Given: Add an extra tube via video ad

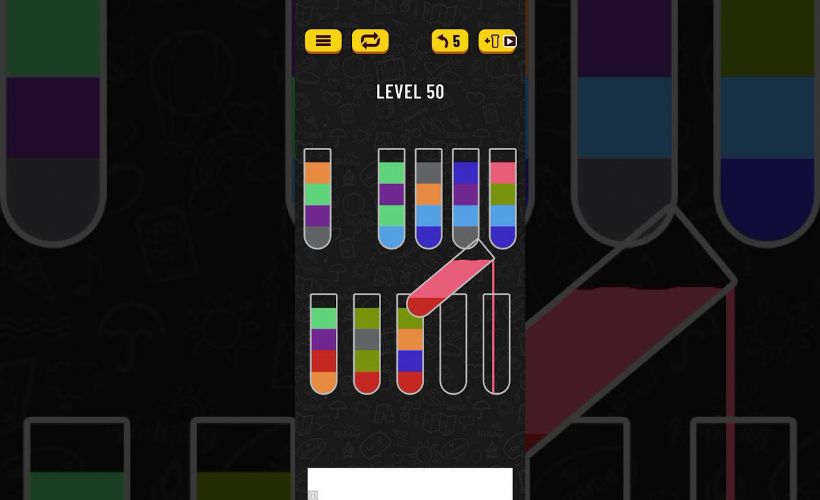Looking at the screenshot, I should [498, 41].
